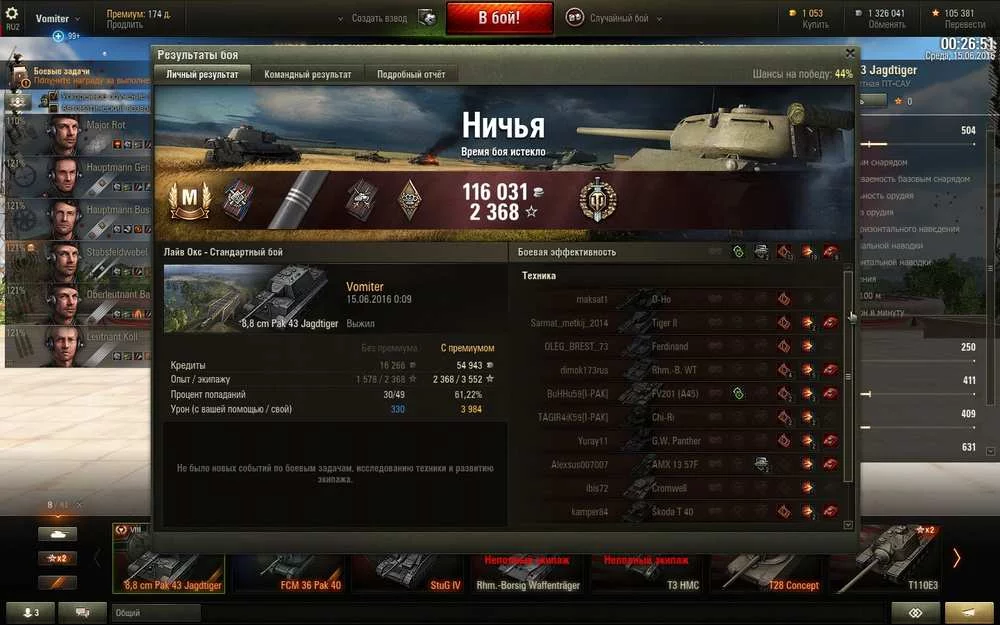1000x625 pixels.
Task: Start battle with the red В бой! button
Action: 499,18
